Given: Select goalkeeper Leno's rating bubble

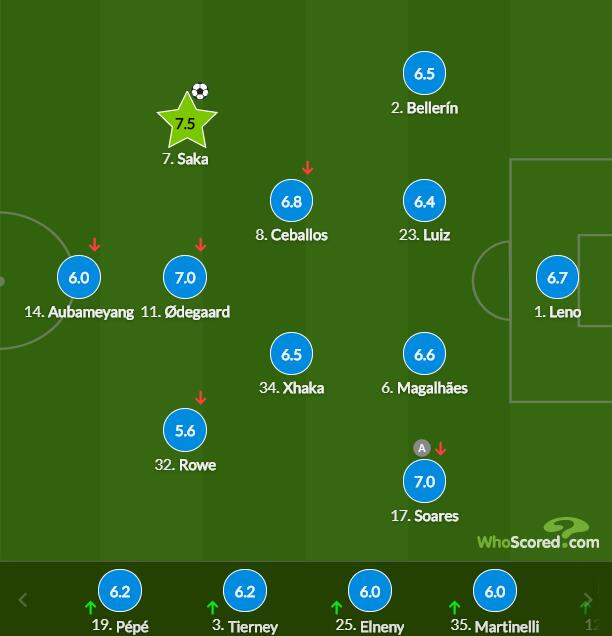Looking at the screenshot, I should pyautogui.click(x=557, y=278).
